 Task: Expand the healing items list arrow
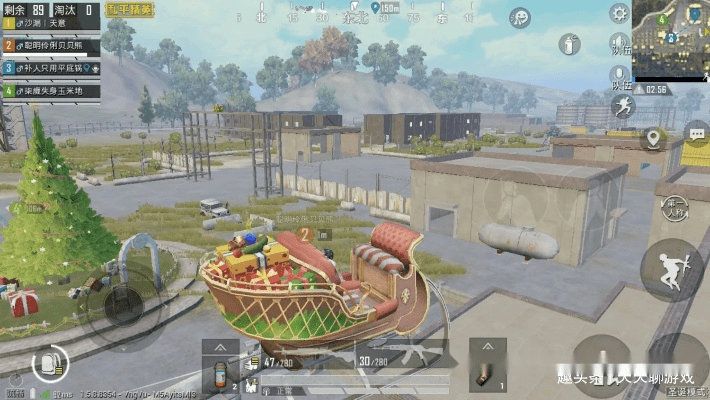click(x=220, y=345)
